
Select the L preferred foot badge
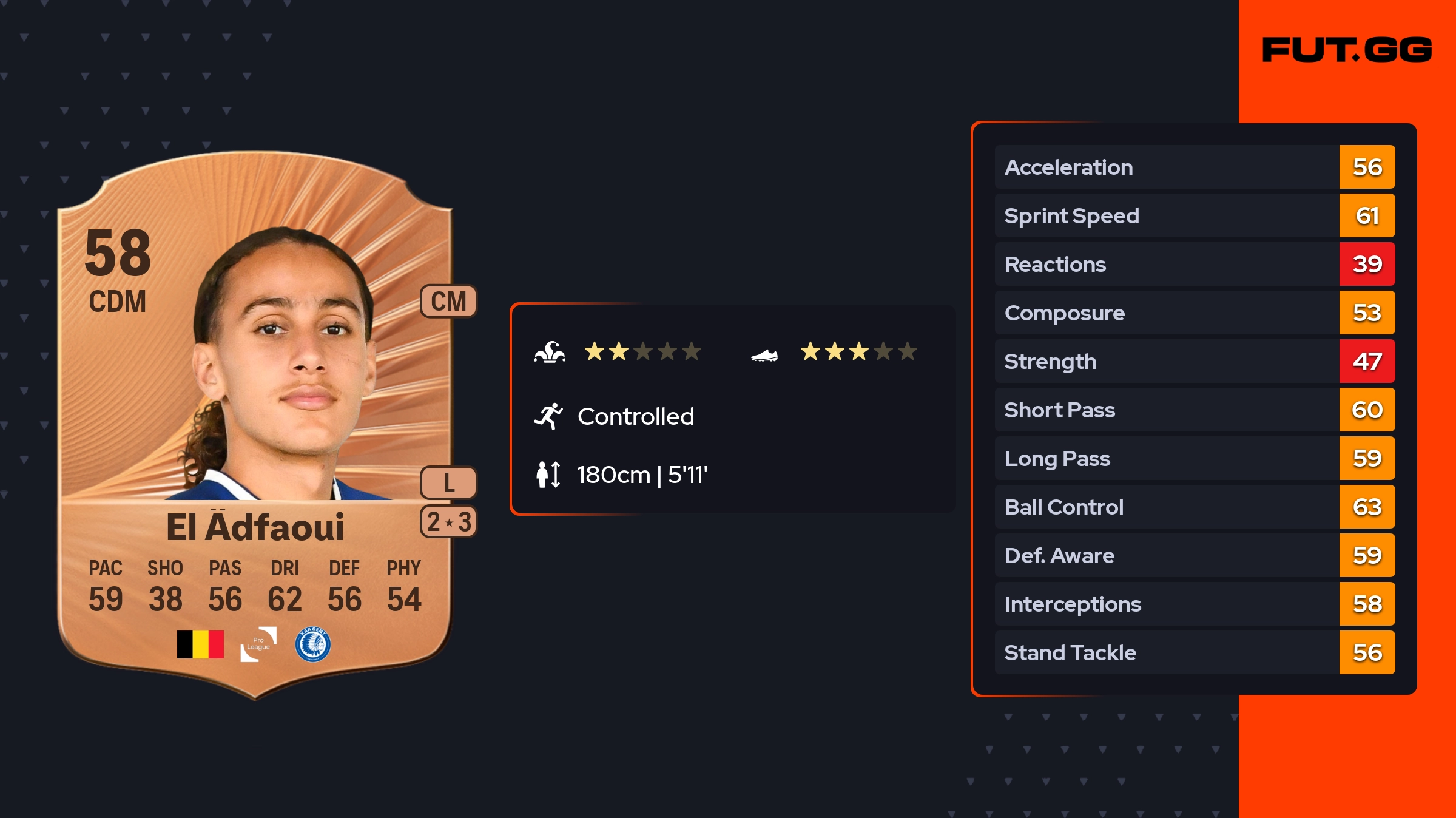pyautogui.click(x=448, y=483)
